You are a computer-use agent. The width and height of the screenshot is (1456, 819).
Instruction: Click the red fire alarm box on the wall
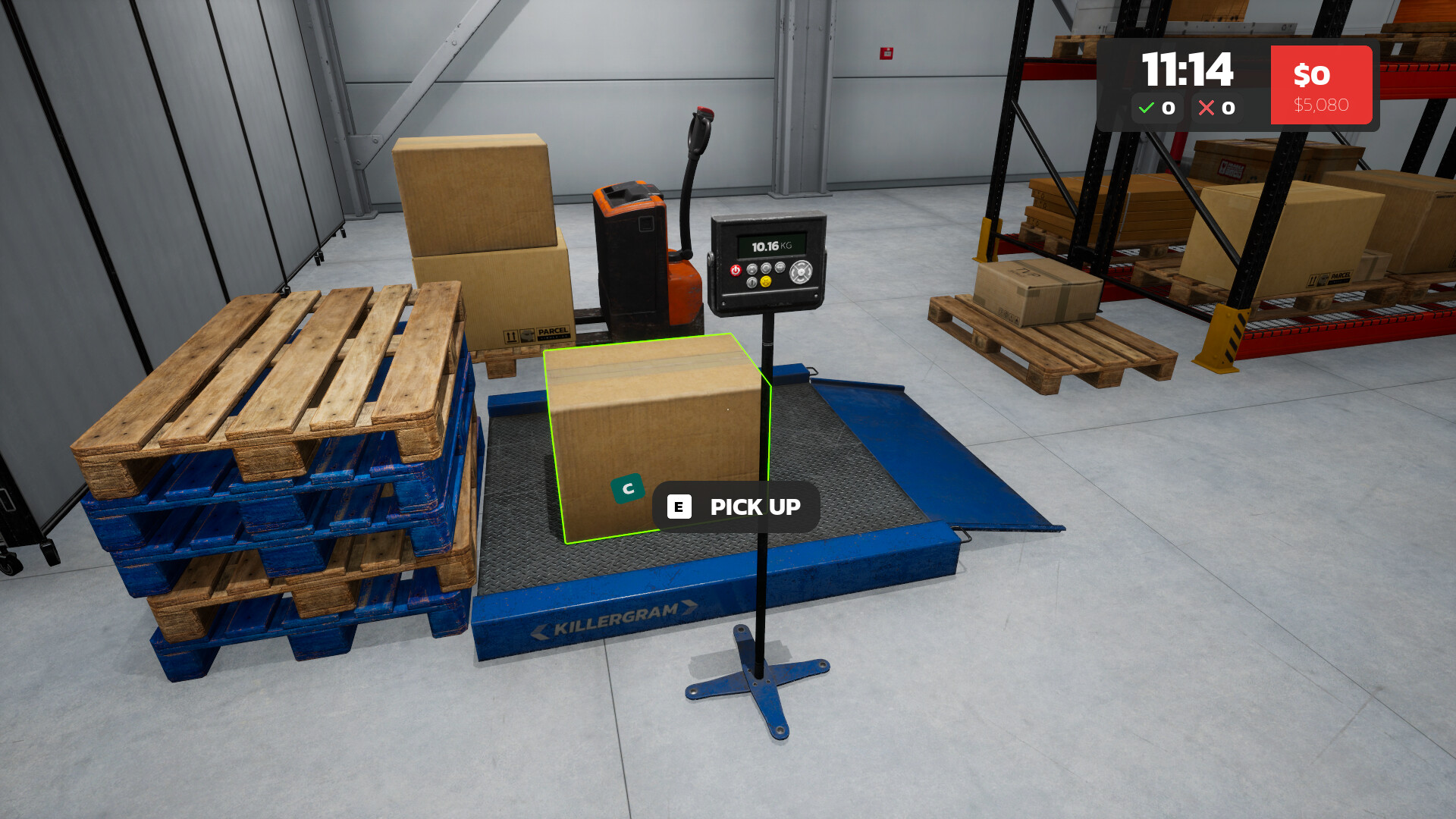885,53
